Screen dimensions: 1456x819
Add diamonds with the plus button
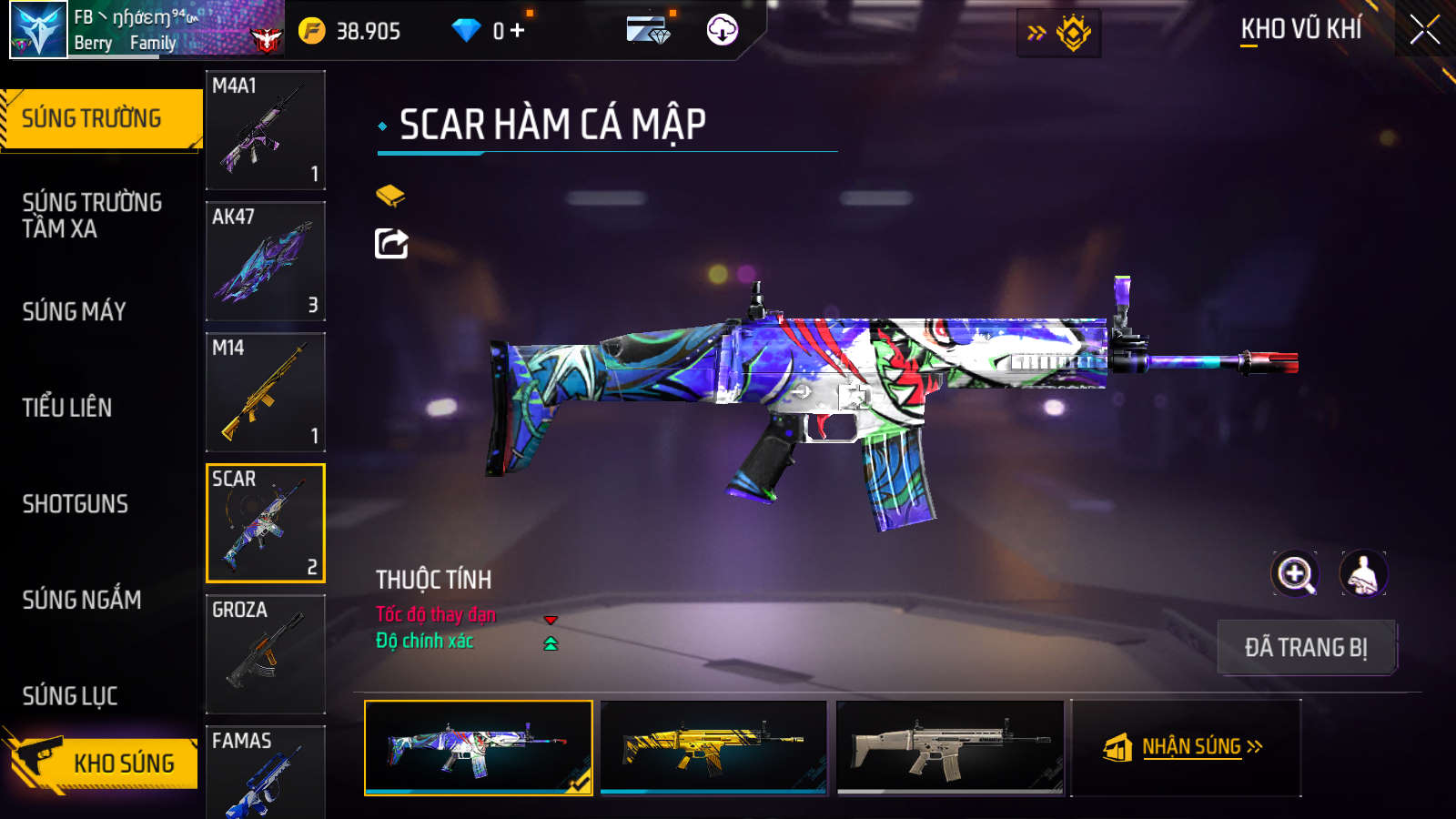point(518,31)
